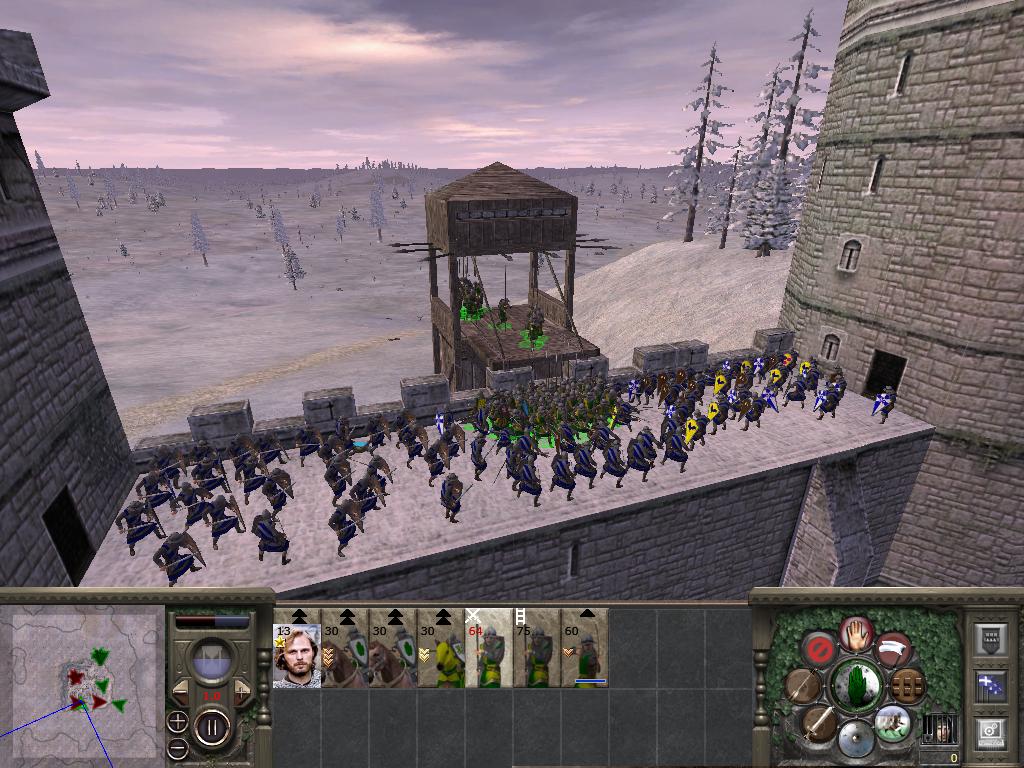Viewport: 1024px width, 768px height.
Task: Click the raised hand order button
Action: (856, 632)
